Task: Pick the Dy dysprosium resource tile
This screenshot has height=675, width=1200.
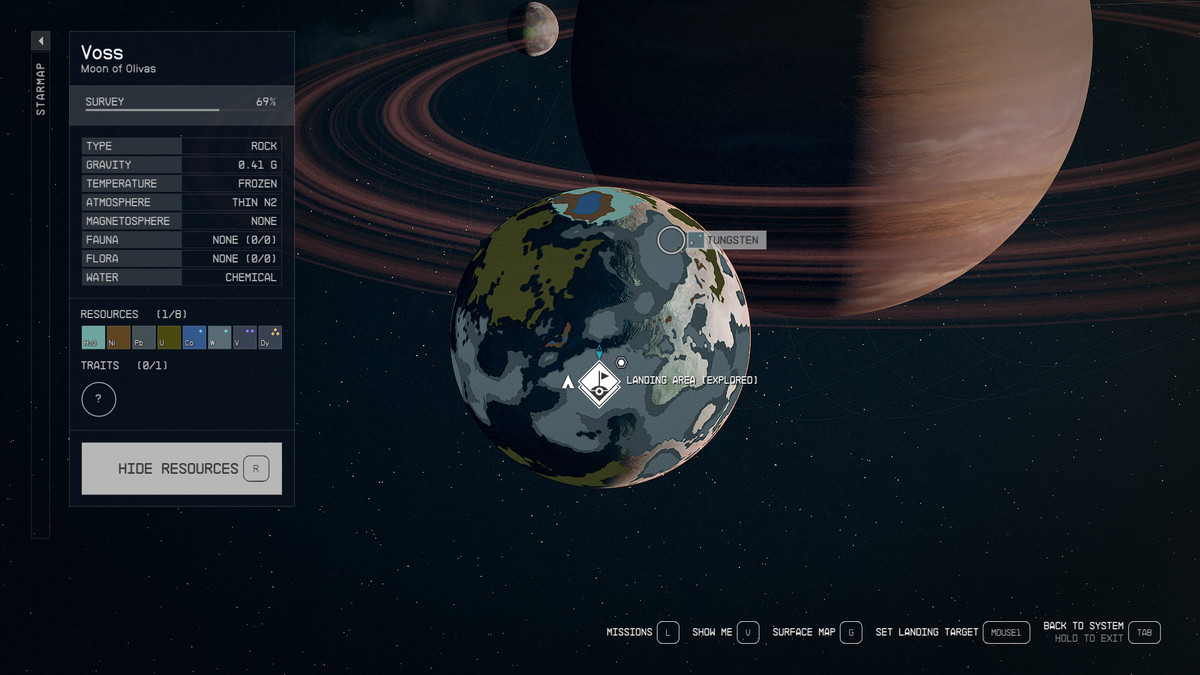Action: click(269, 338)
